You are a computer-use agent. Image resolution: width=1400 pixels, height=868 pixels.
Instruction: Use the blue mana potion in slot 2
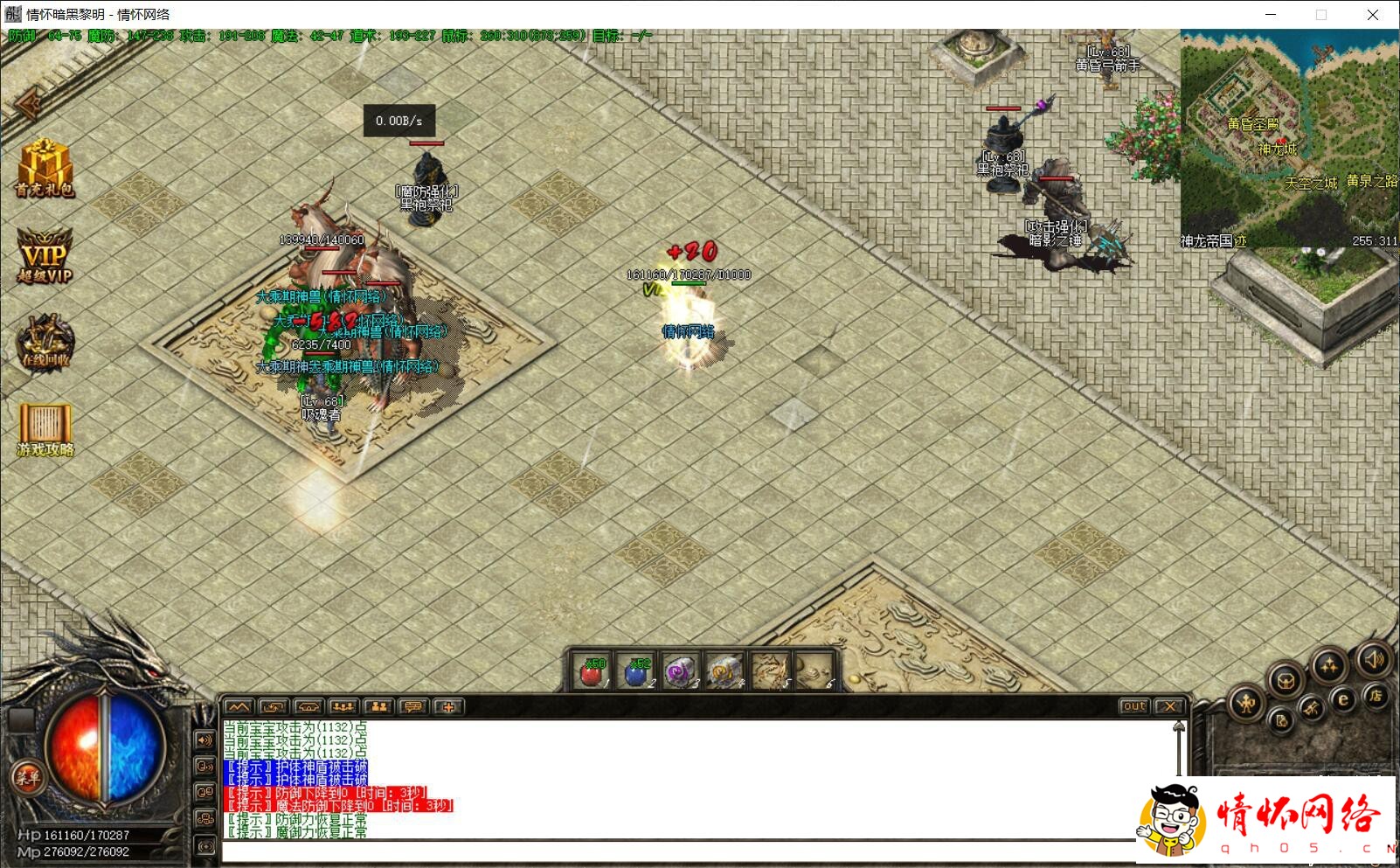[636, 672]
